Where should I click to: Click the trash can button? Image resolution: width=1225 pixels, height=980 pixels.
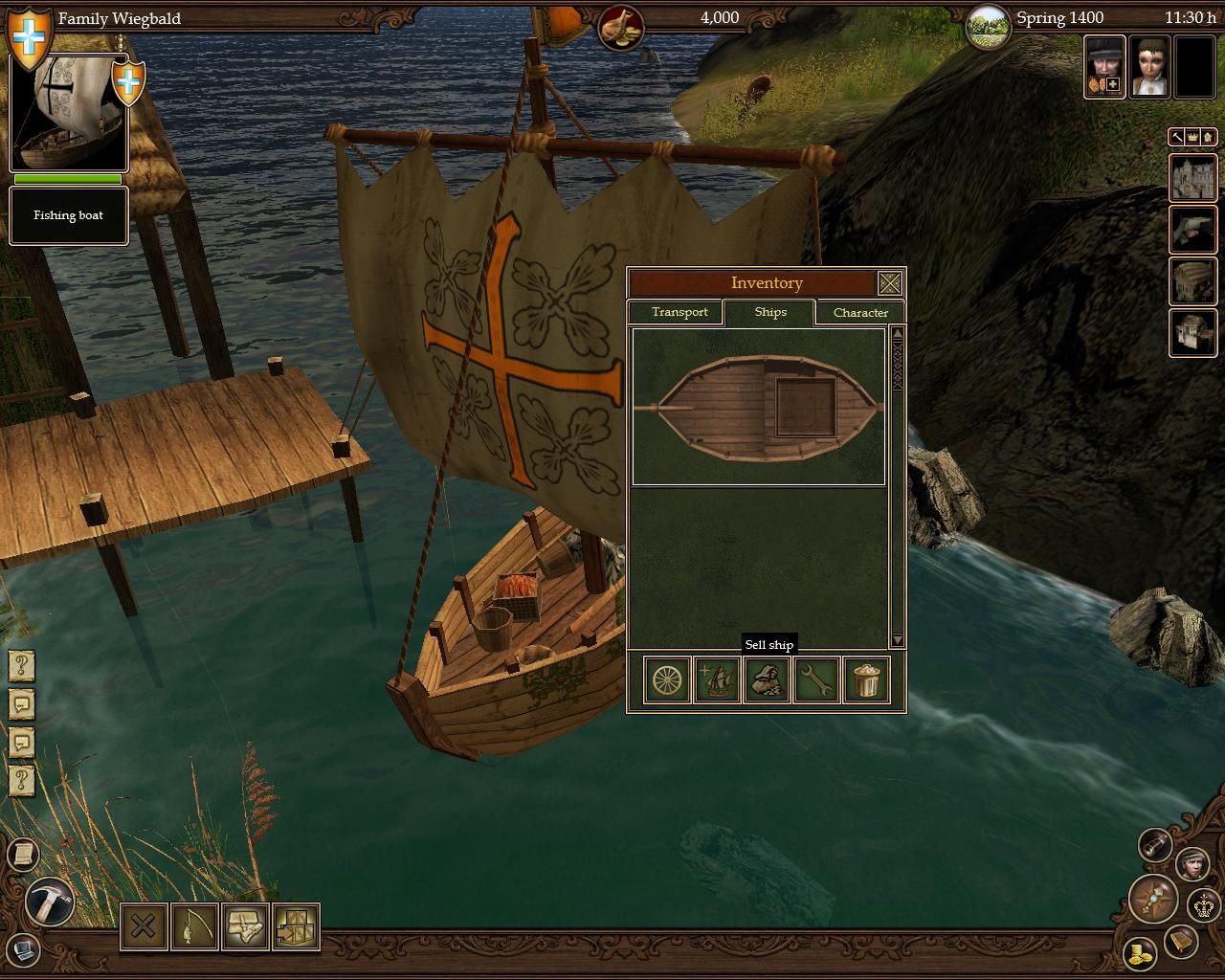click(x=866, y=680)
